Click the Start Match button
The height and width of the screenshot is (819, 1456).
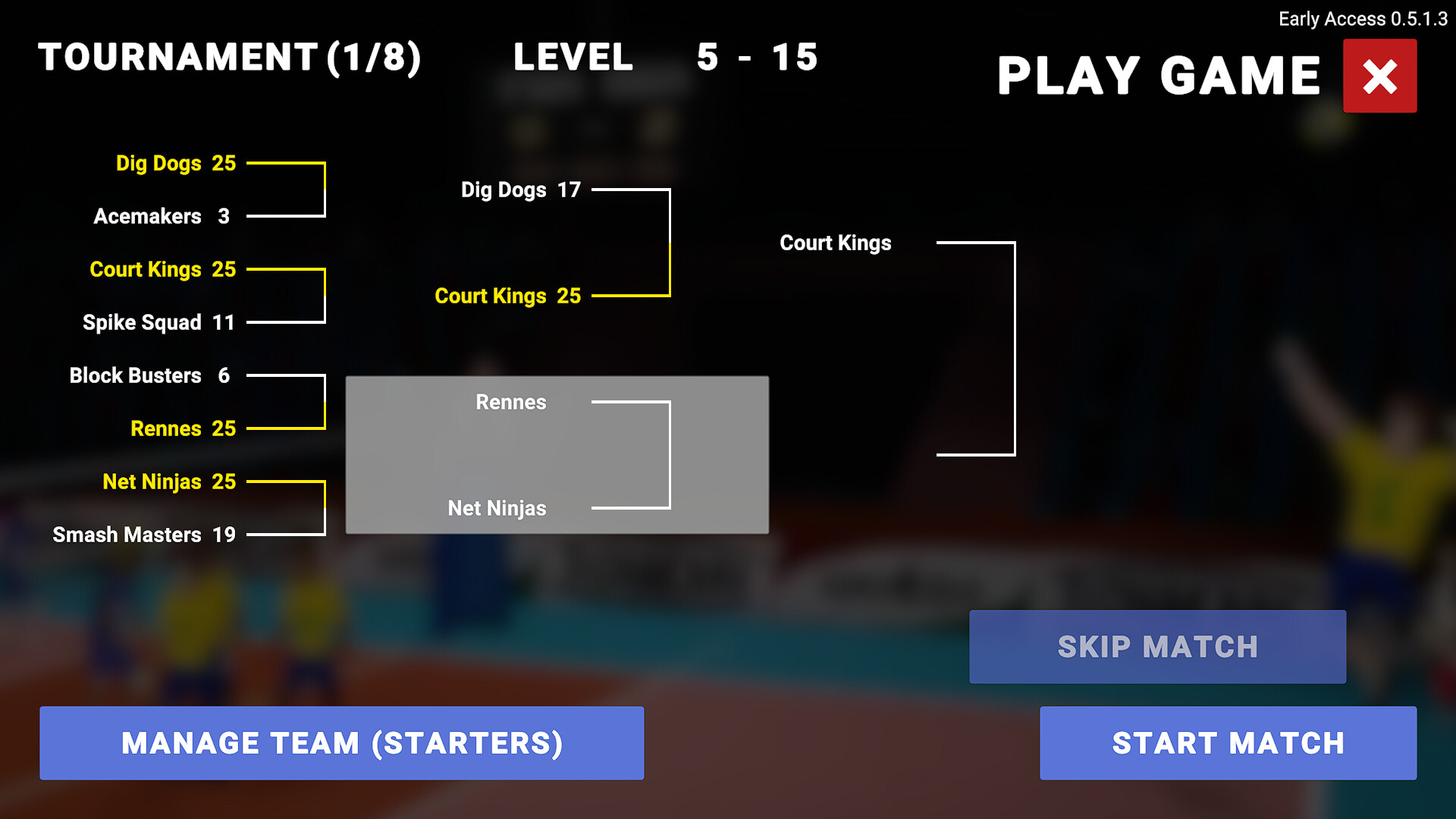point(1228,743)
